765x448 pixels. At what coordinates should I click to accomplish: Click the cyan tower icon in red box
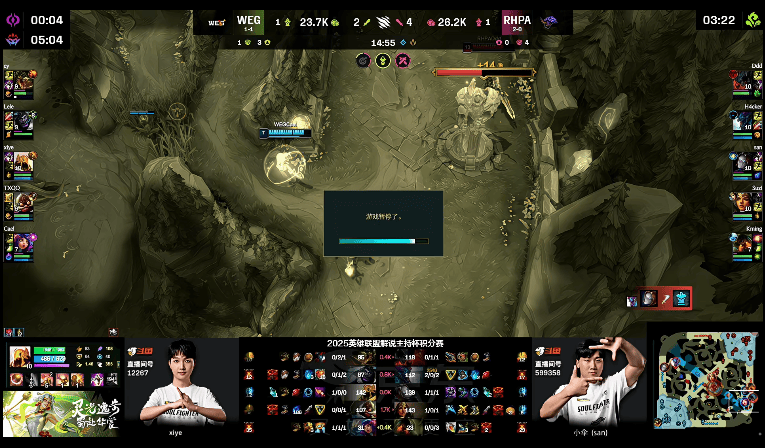[681, 297]
